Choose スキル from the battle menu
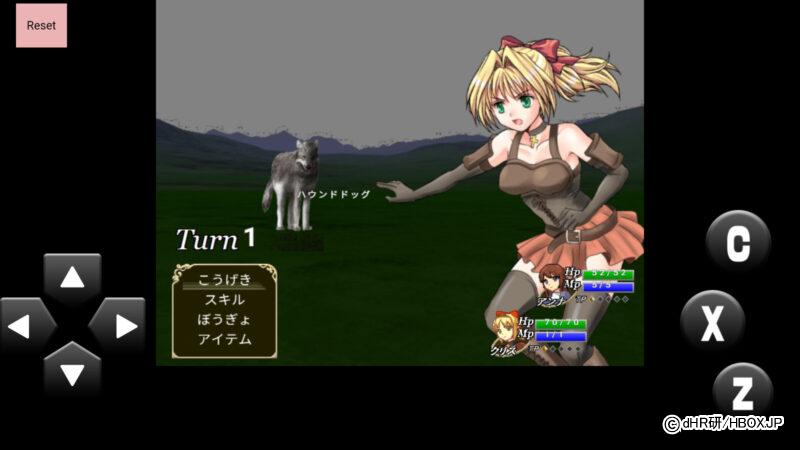Image resolution: width=800 pixels, height=450 pixels. pyautogui.click(x=224, y=299)
